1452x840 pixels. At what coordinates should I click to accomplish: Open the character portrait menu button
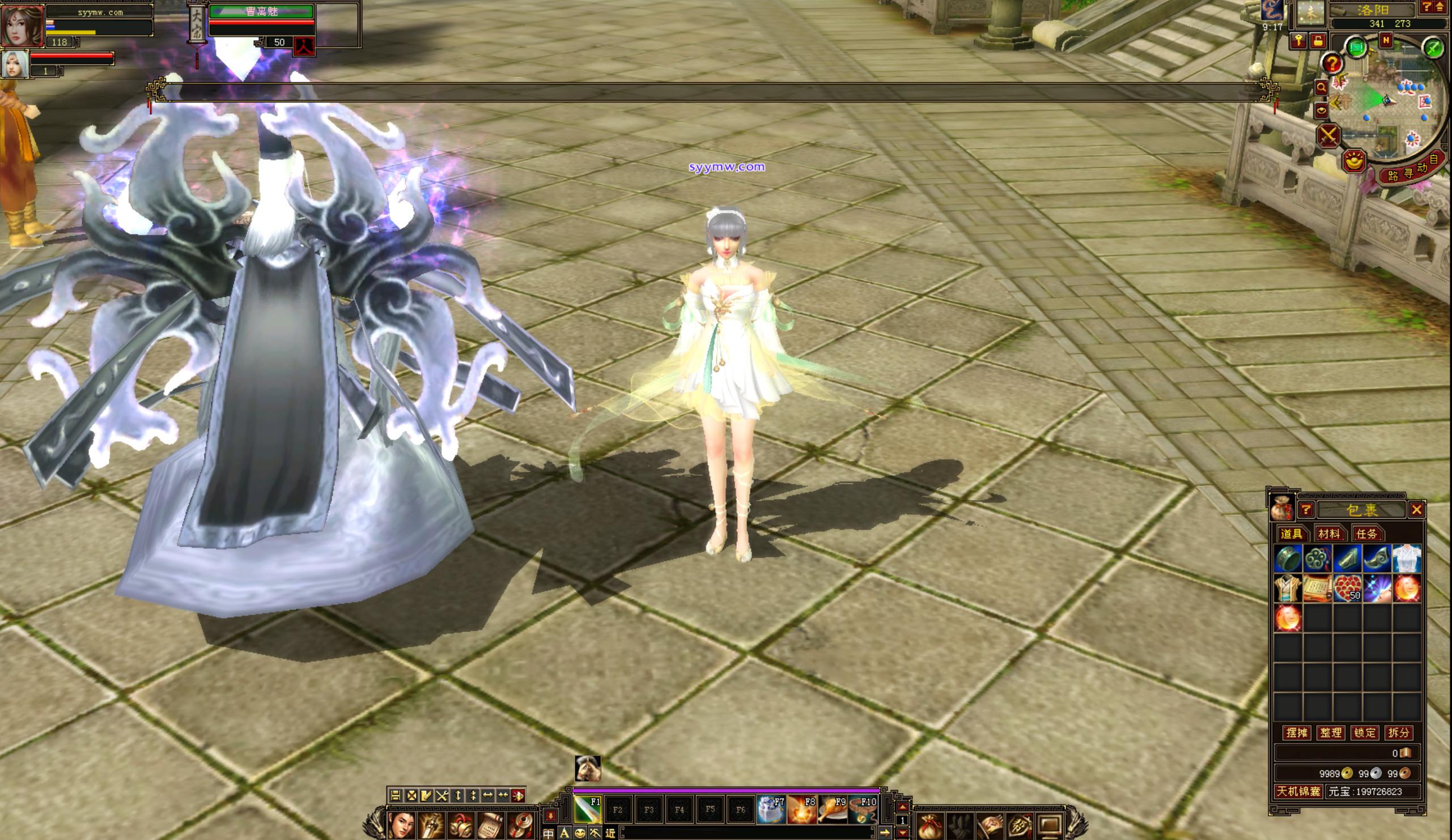pyautogui.click(x=402, y=825)
